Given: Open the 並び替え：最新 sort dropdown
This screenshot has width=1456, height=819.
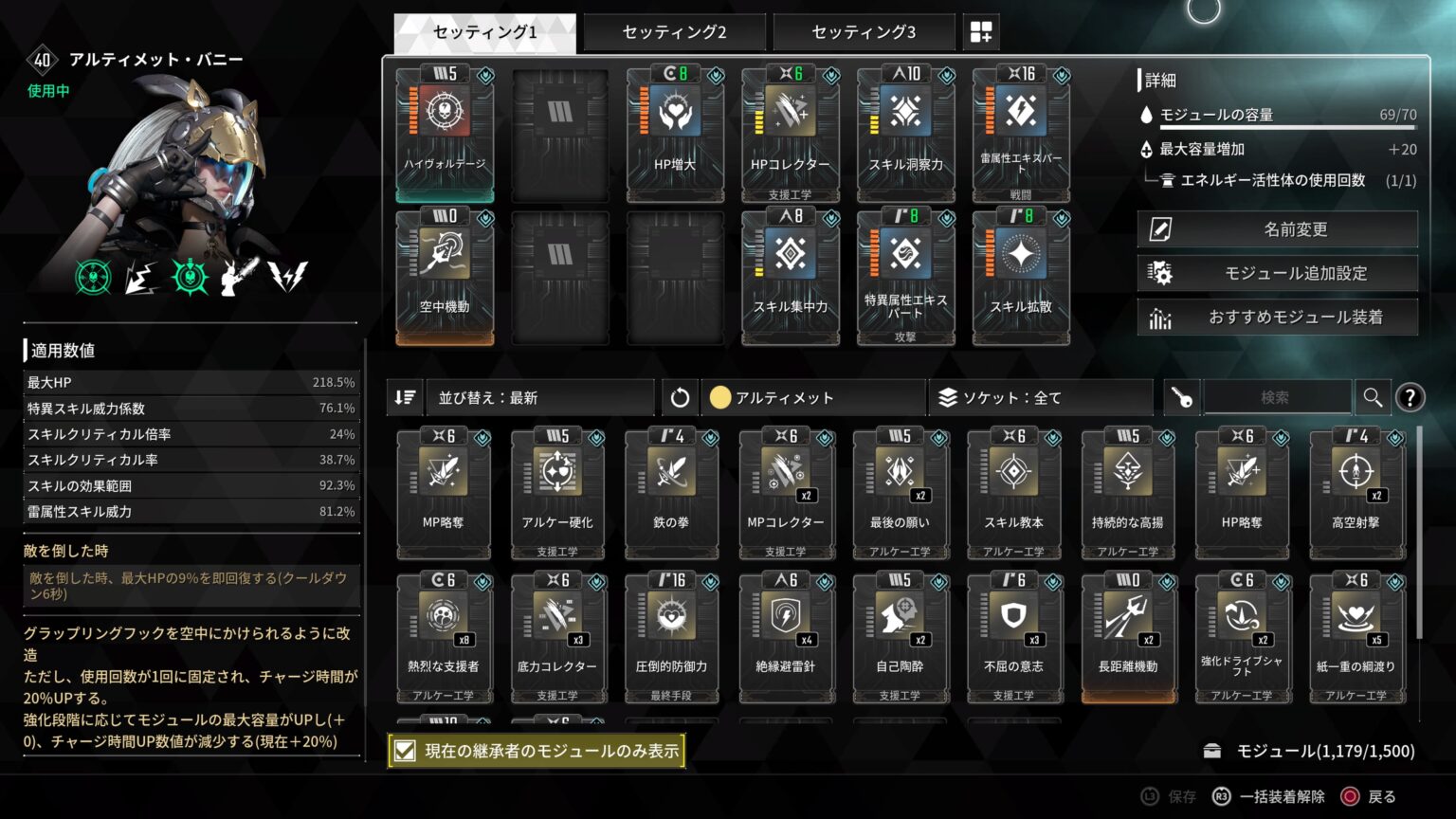Looking at the screenshot, I should click(538, 397).
